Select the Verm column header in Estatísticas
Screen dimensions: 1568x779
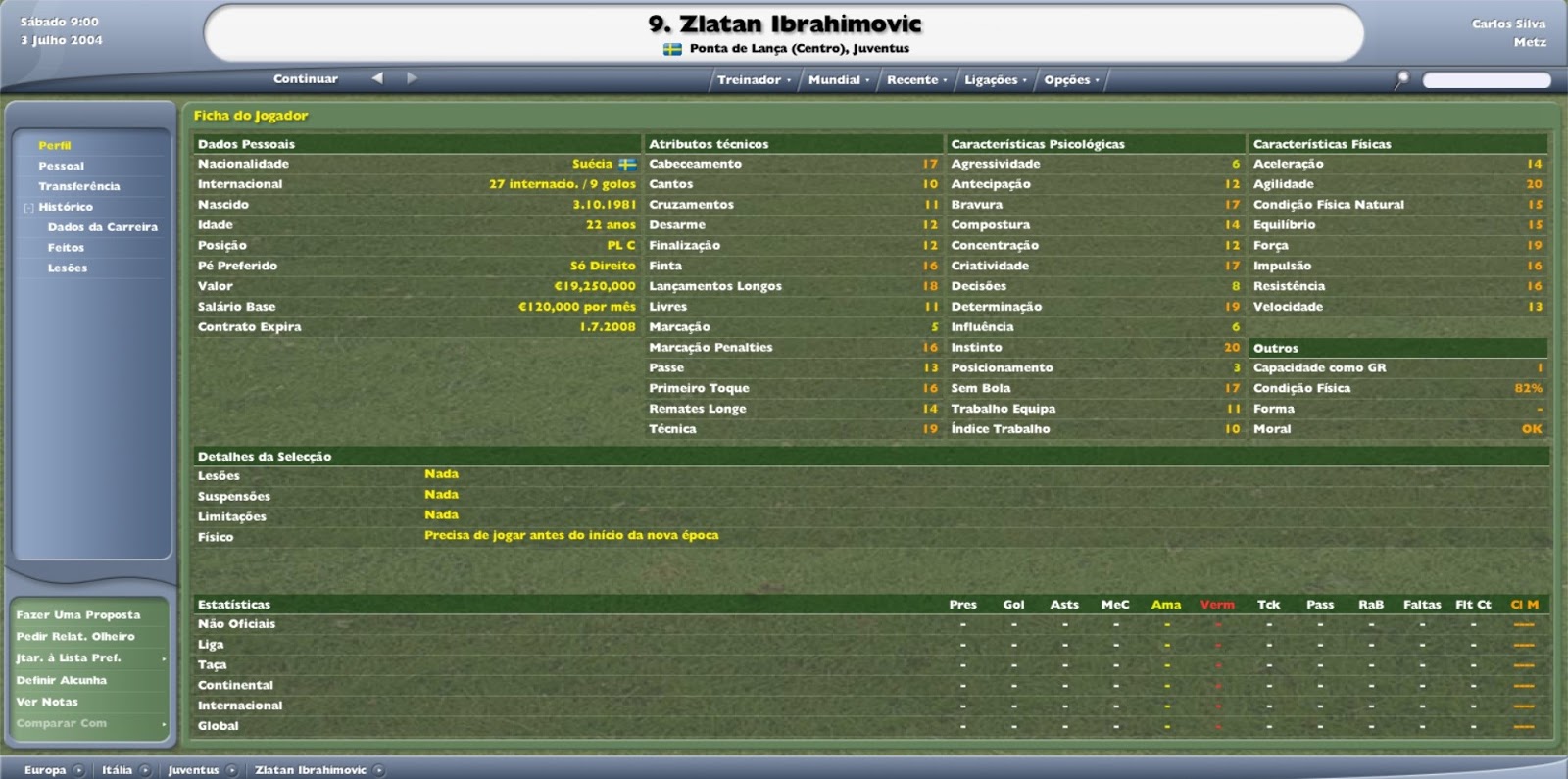pos(1218,605)
